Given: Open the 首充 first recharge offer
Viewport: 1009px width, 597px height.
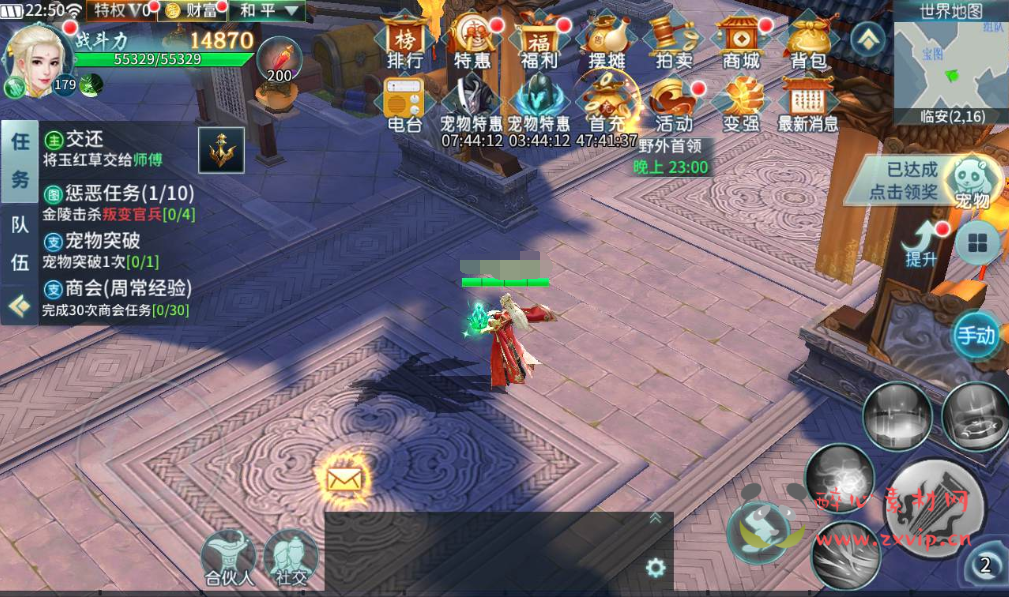Looking at the screenshot, I should pyautogui.click(x=607, y=103).
